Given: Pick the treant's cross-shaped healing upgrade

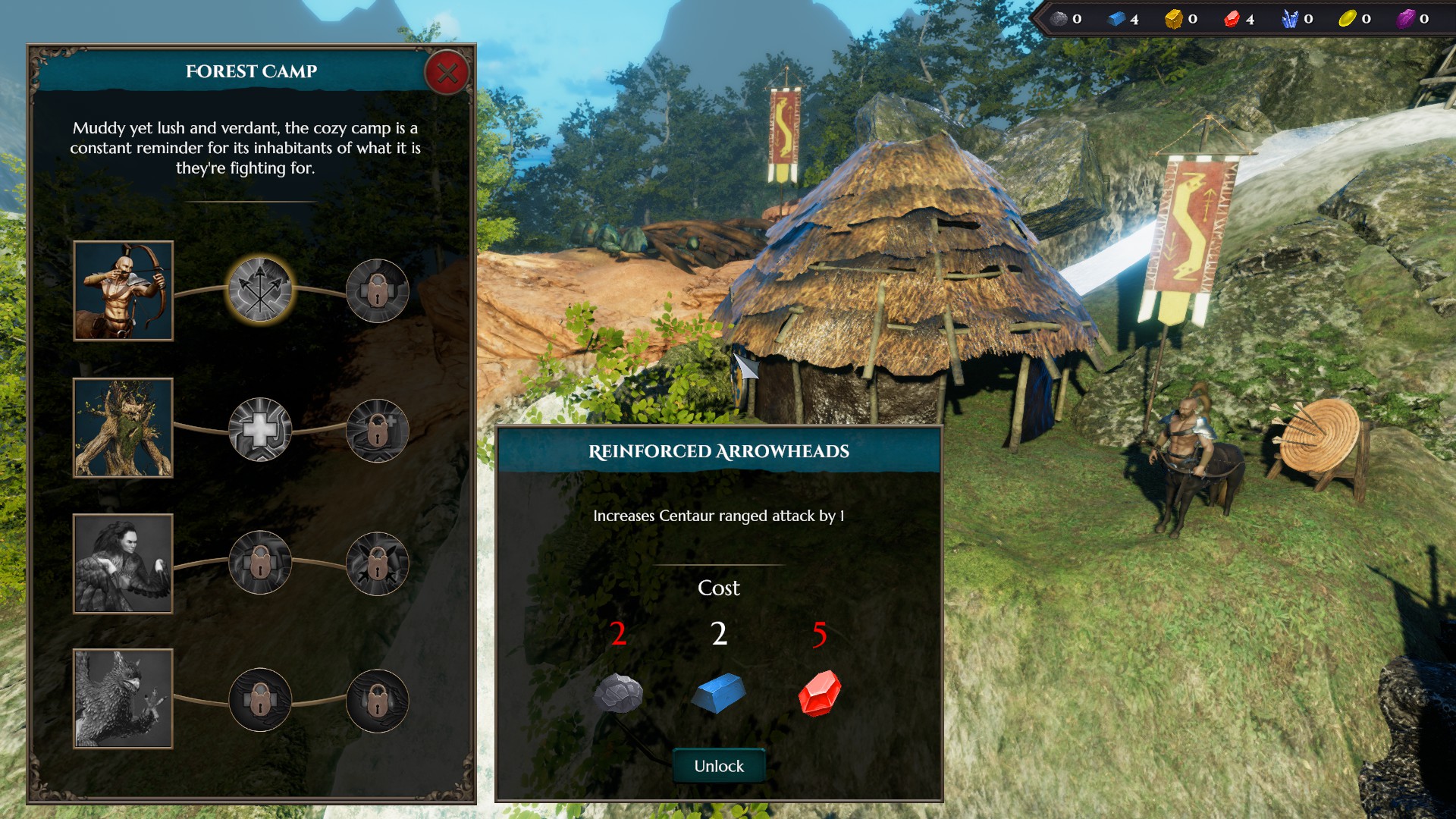Looking at the screenshot, I should coord(260,429).
